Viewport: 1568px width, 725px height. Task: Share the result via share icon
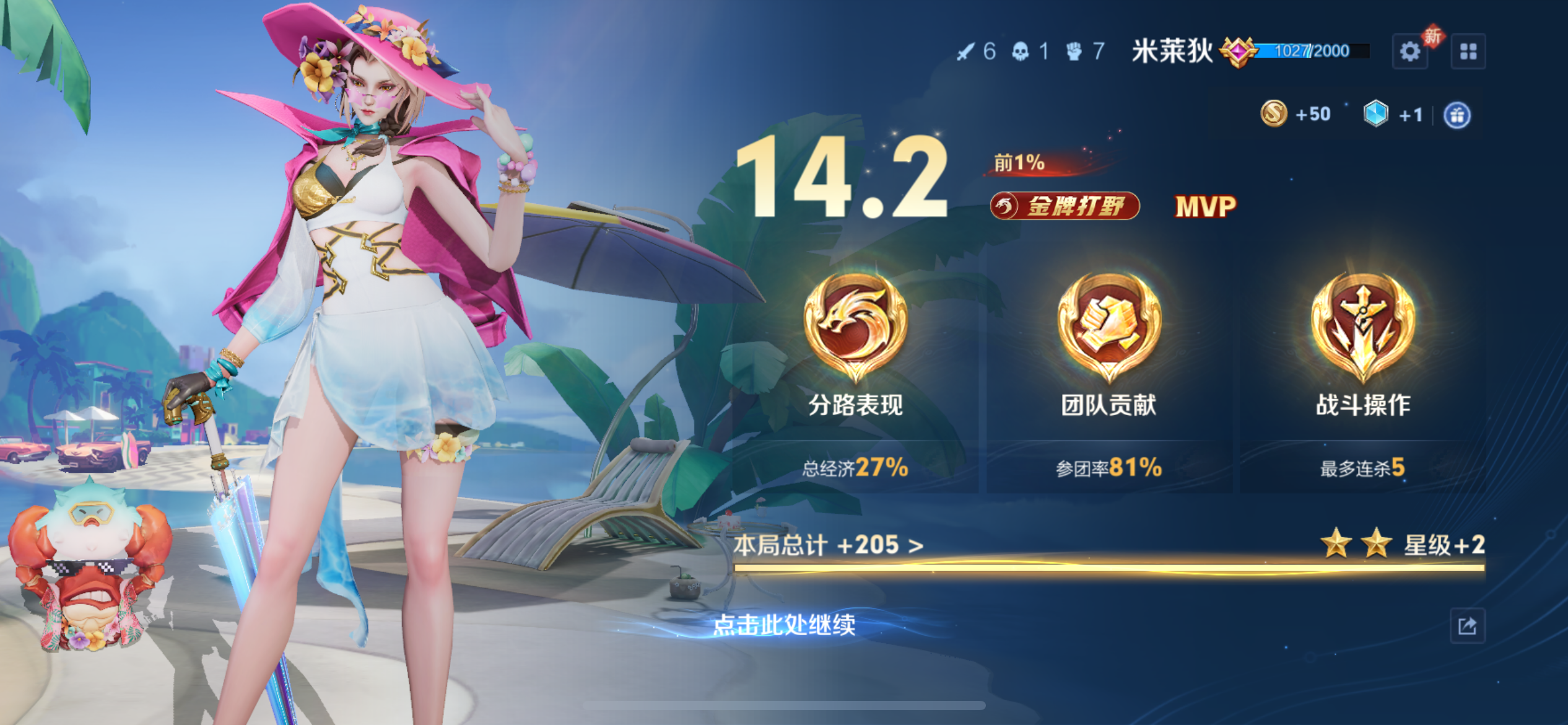[1467, 626]
